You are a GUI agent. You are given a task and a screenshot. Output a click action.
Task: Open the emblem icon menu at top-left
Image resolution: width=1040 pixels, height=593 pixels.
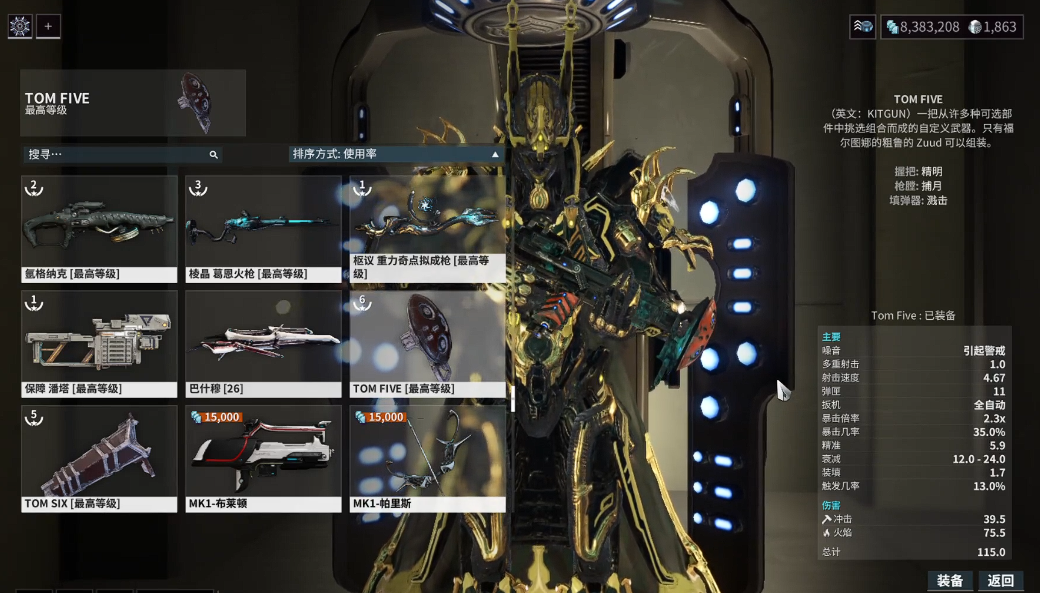tap(20, 27)
